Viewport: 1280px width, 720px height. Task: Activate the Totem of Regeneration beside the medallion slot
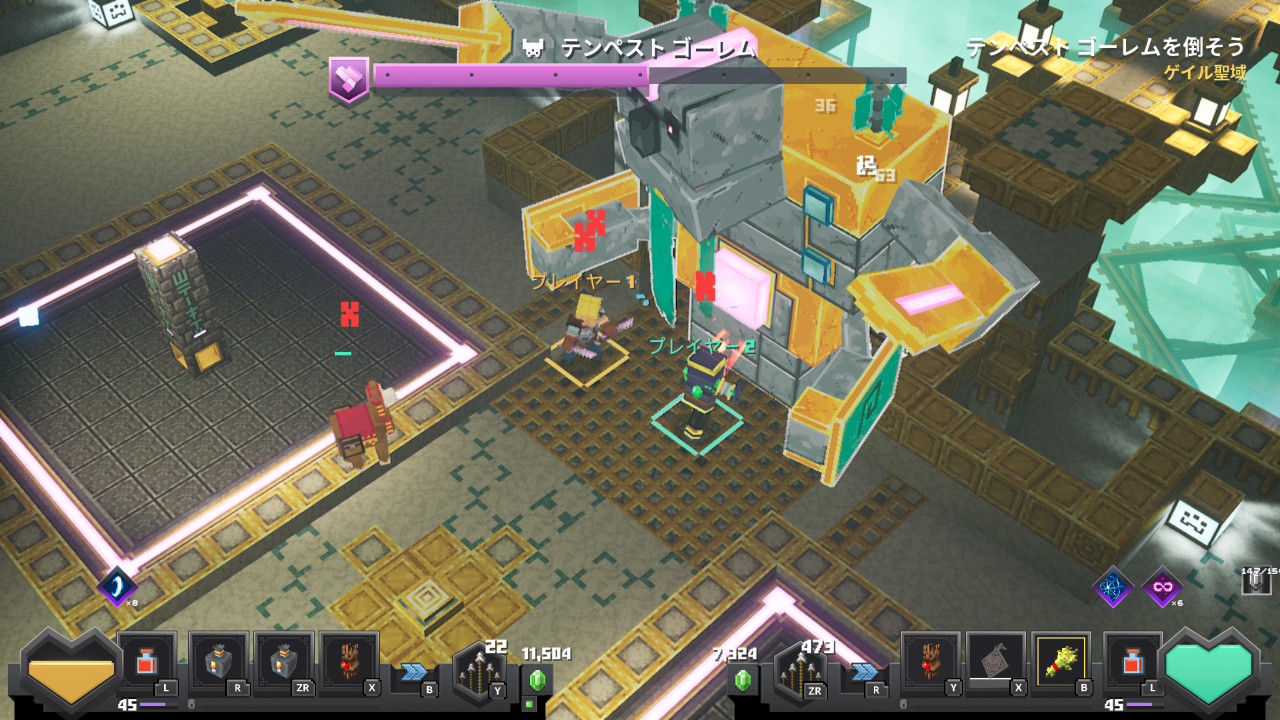[x=930, y=661]
